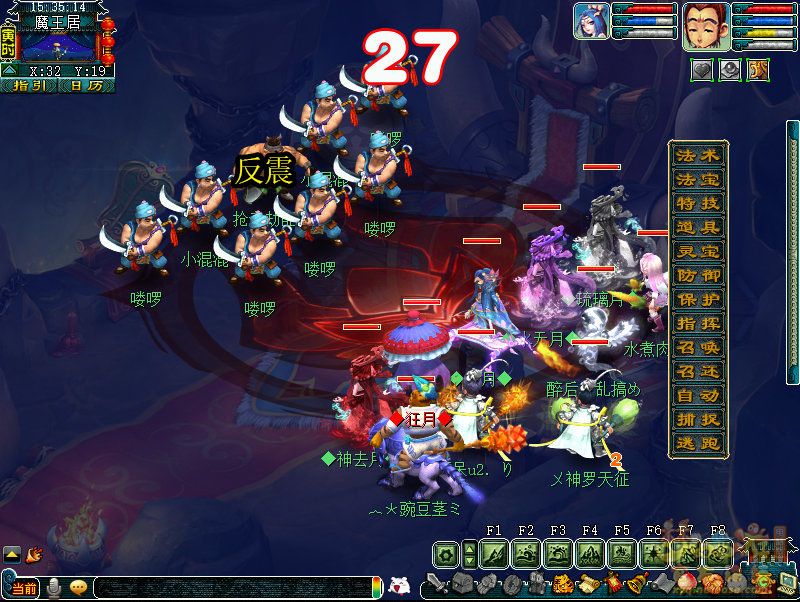The width and height of the screenshot is (800, 602).
Task: Click the blue-haired character portrait
Action: (589, 22)
